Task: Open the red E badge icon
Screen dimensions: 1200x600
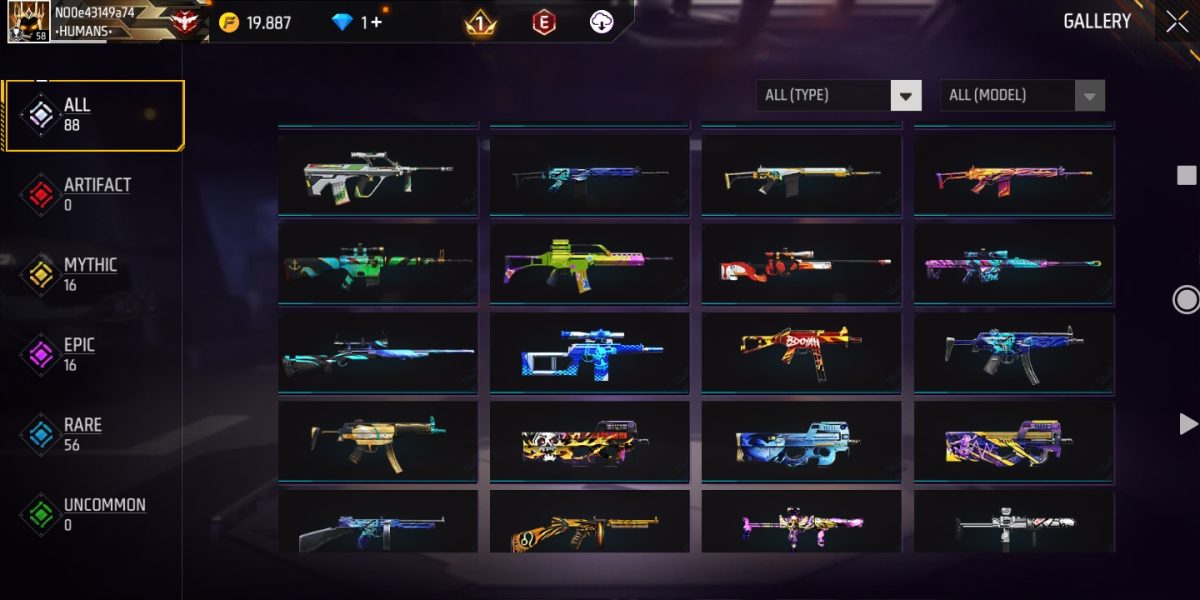Action: click(x=543, y=22)
